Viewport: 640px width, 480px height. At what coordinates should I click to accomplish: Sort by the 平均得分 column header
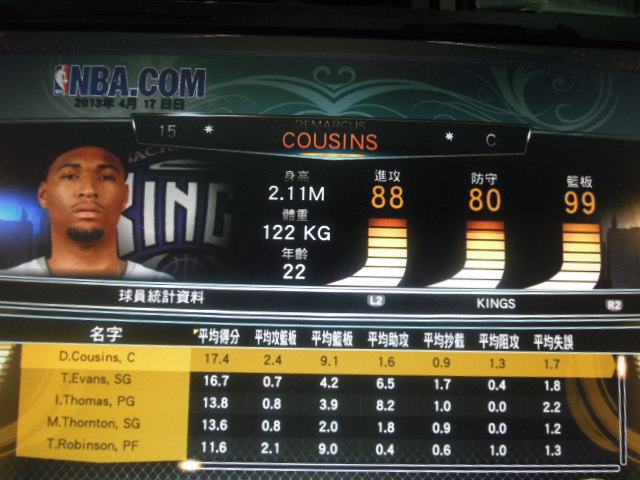(x=219, y=337)
